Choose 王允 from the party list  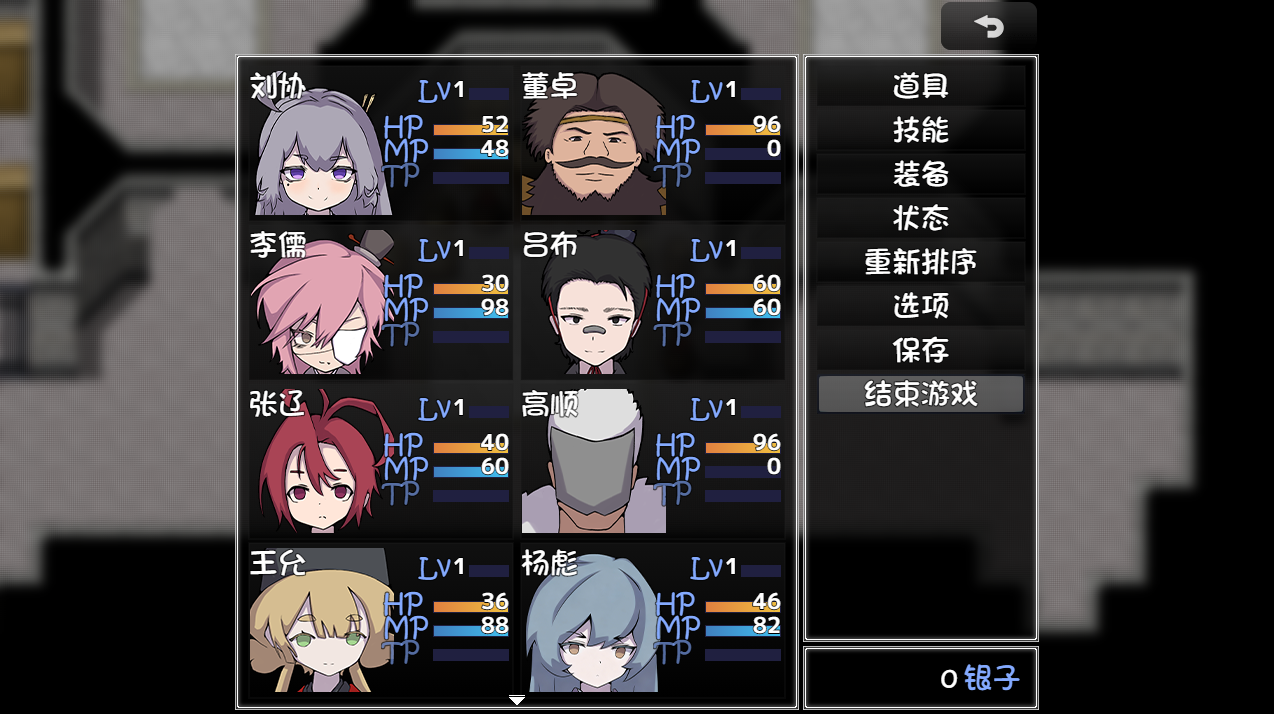tap(380, 618)
